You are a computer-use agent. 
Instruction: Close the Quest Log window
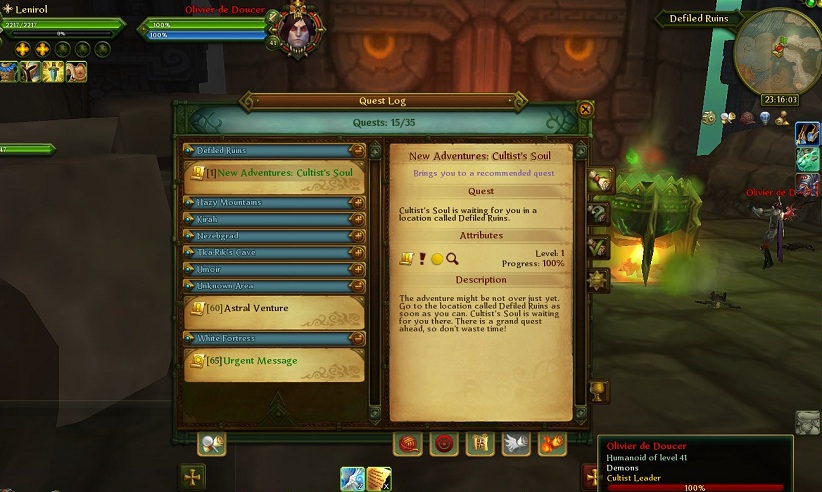tap(586, 110)
